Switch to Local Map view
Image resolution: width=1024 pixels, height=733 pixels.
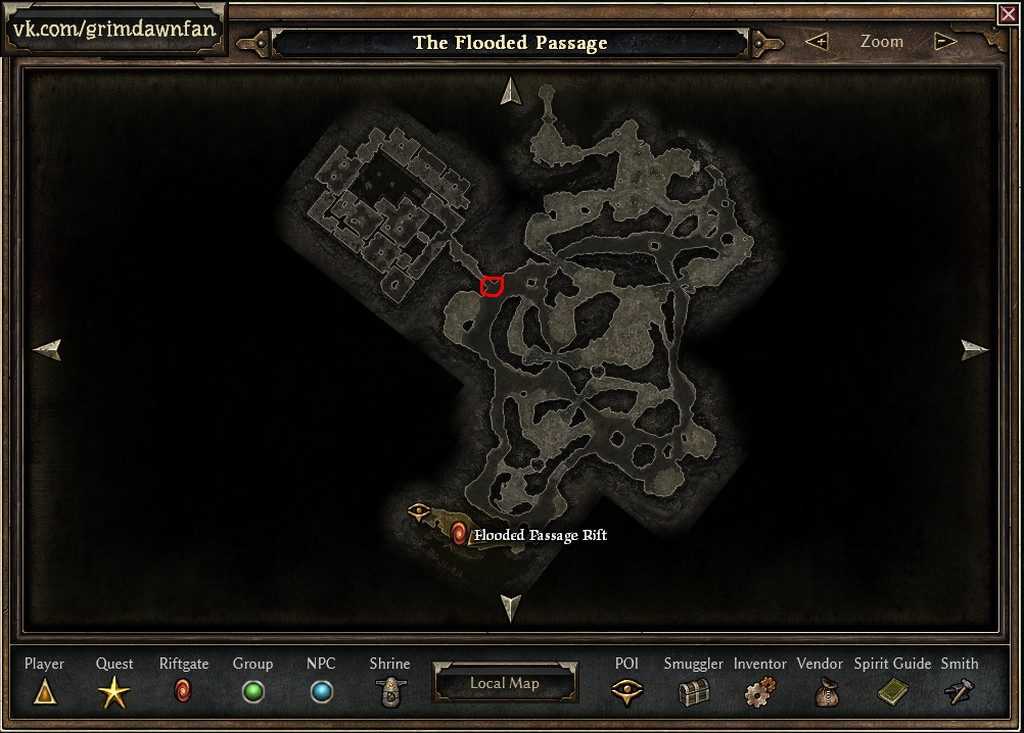click(x=505, y=684)
